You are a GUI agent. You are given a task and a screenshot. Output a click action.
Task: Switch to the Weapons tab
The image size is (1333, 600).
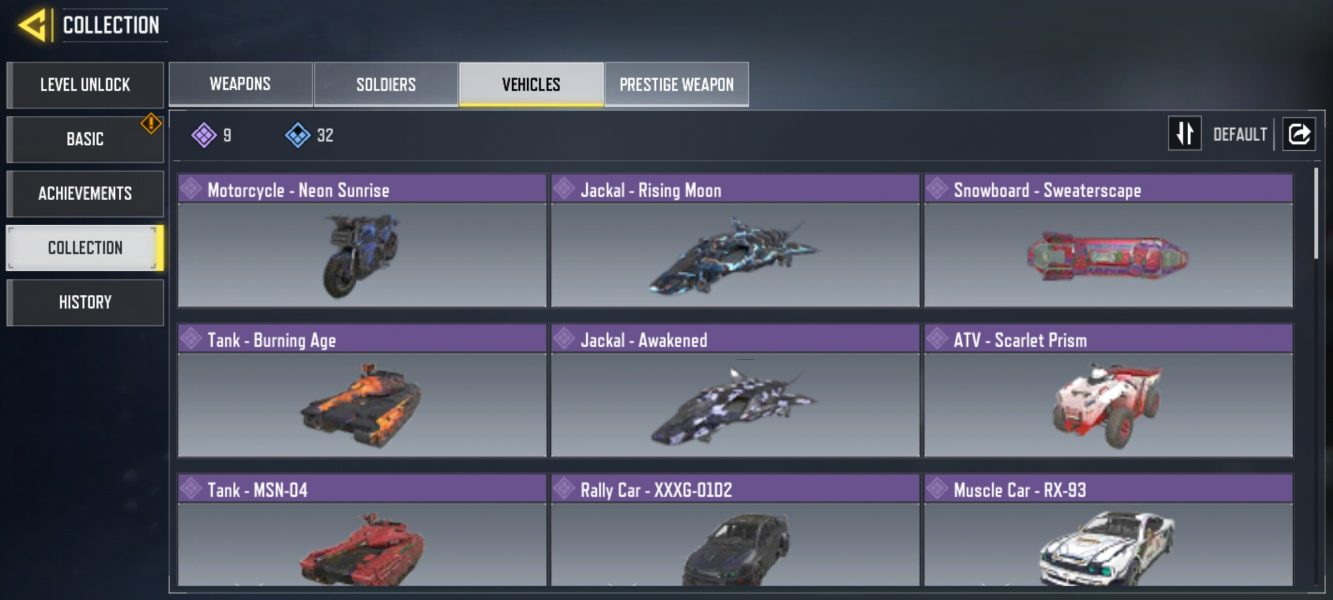pyautogui.click(x=240, y=85)
